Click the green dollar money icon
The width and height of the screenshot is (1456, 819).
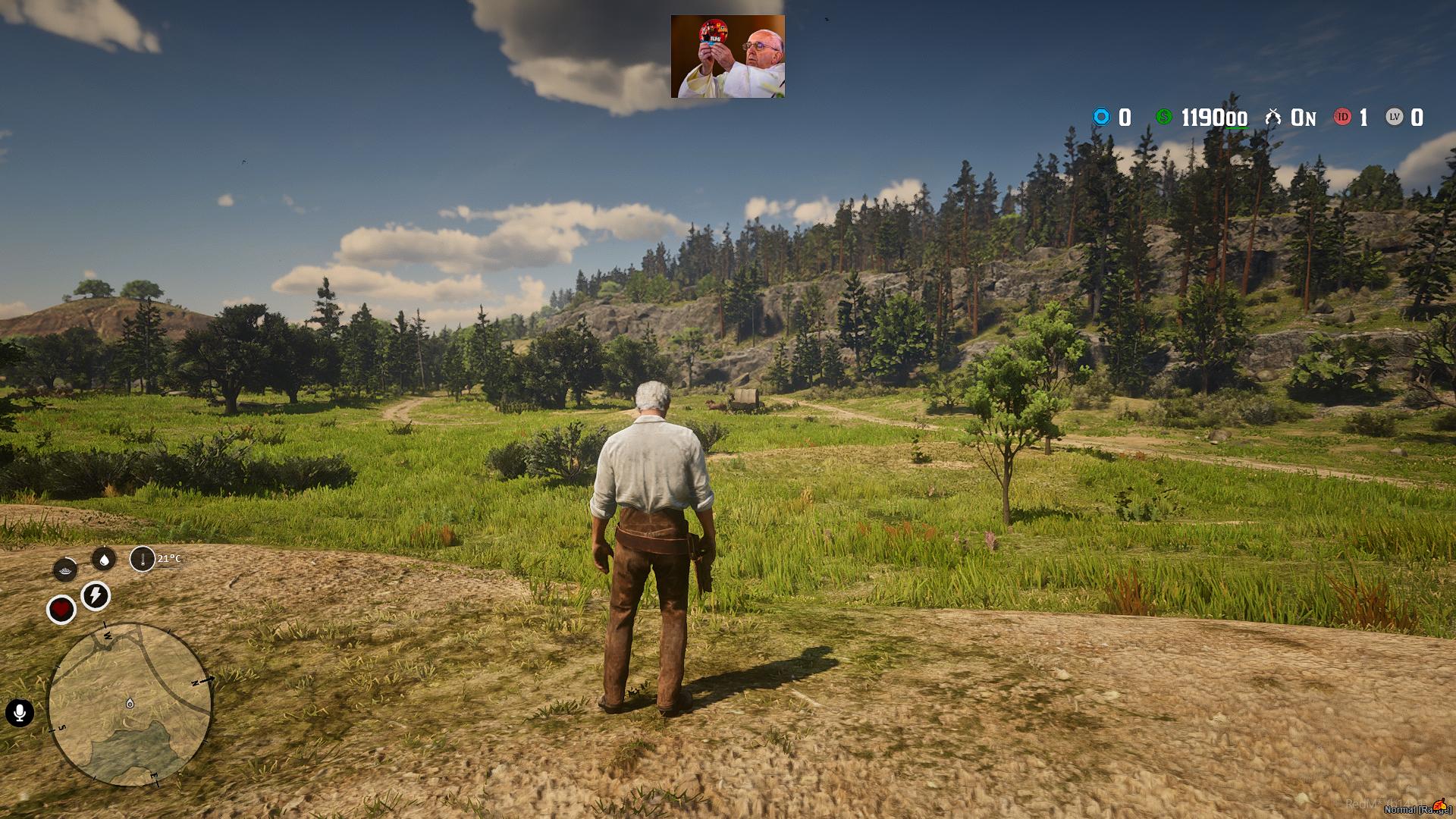1163,117
